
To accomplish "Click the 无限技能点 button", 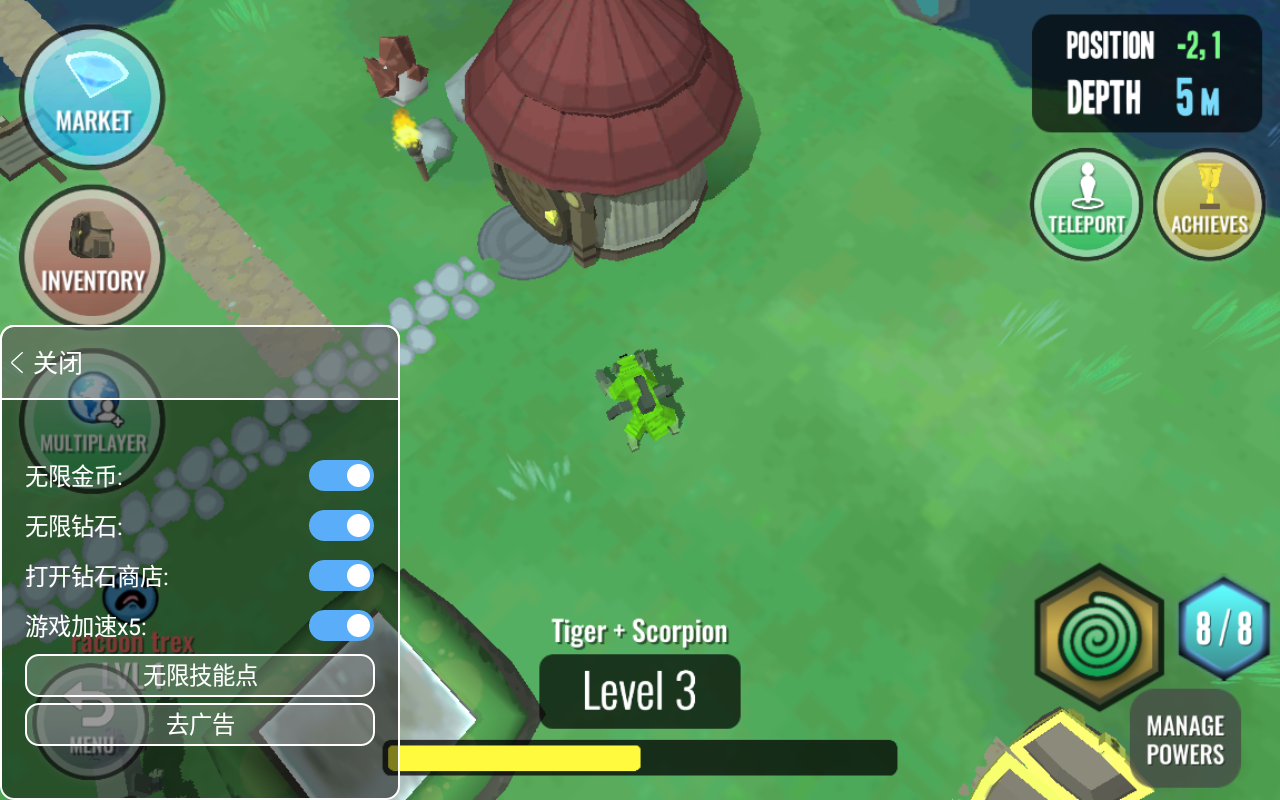I will pyautogui.click(x=200, y=676).
